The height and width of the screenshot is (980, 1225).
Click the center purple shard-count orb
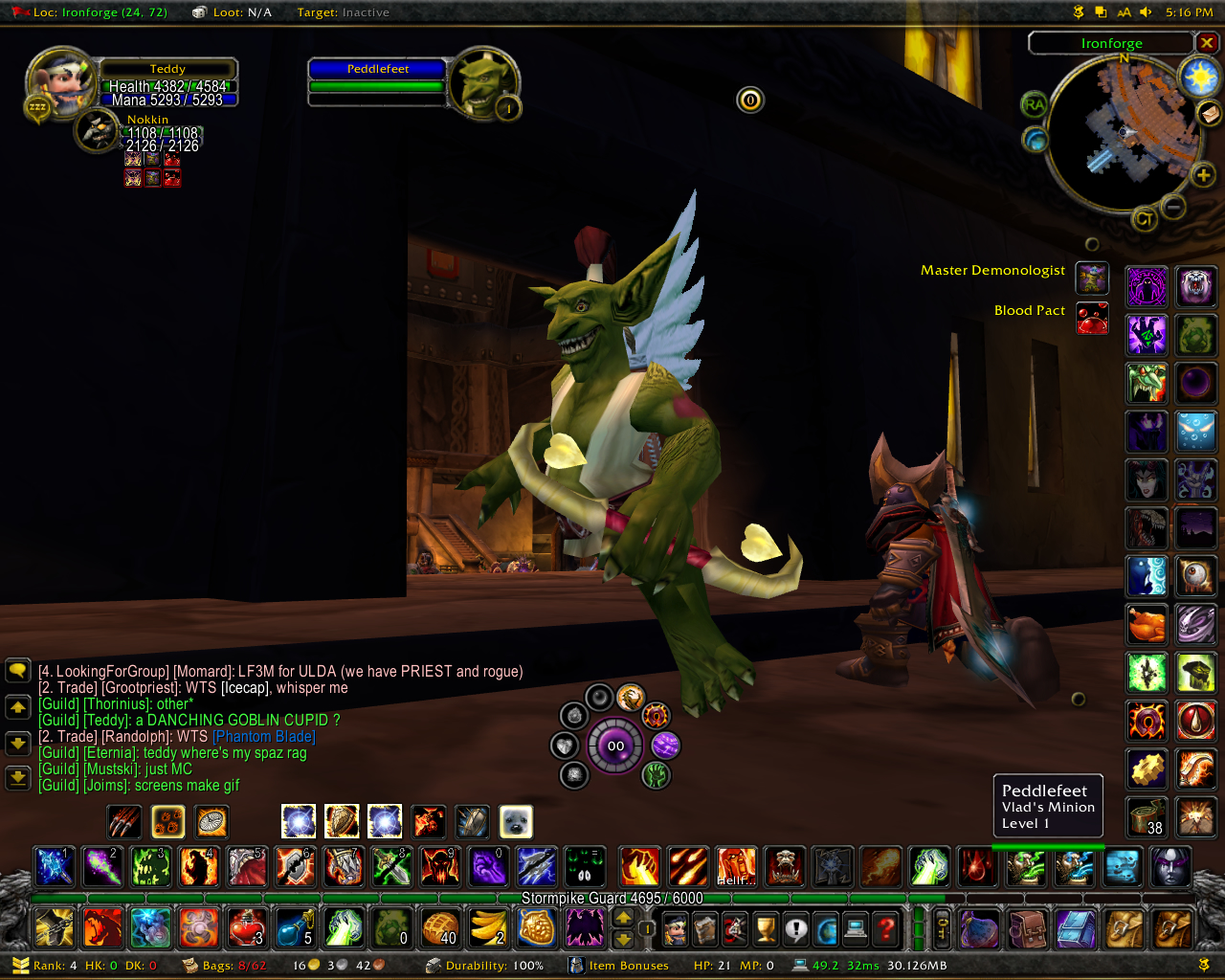615,746
